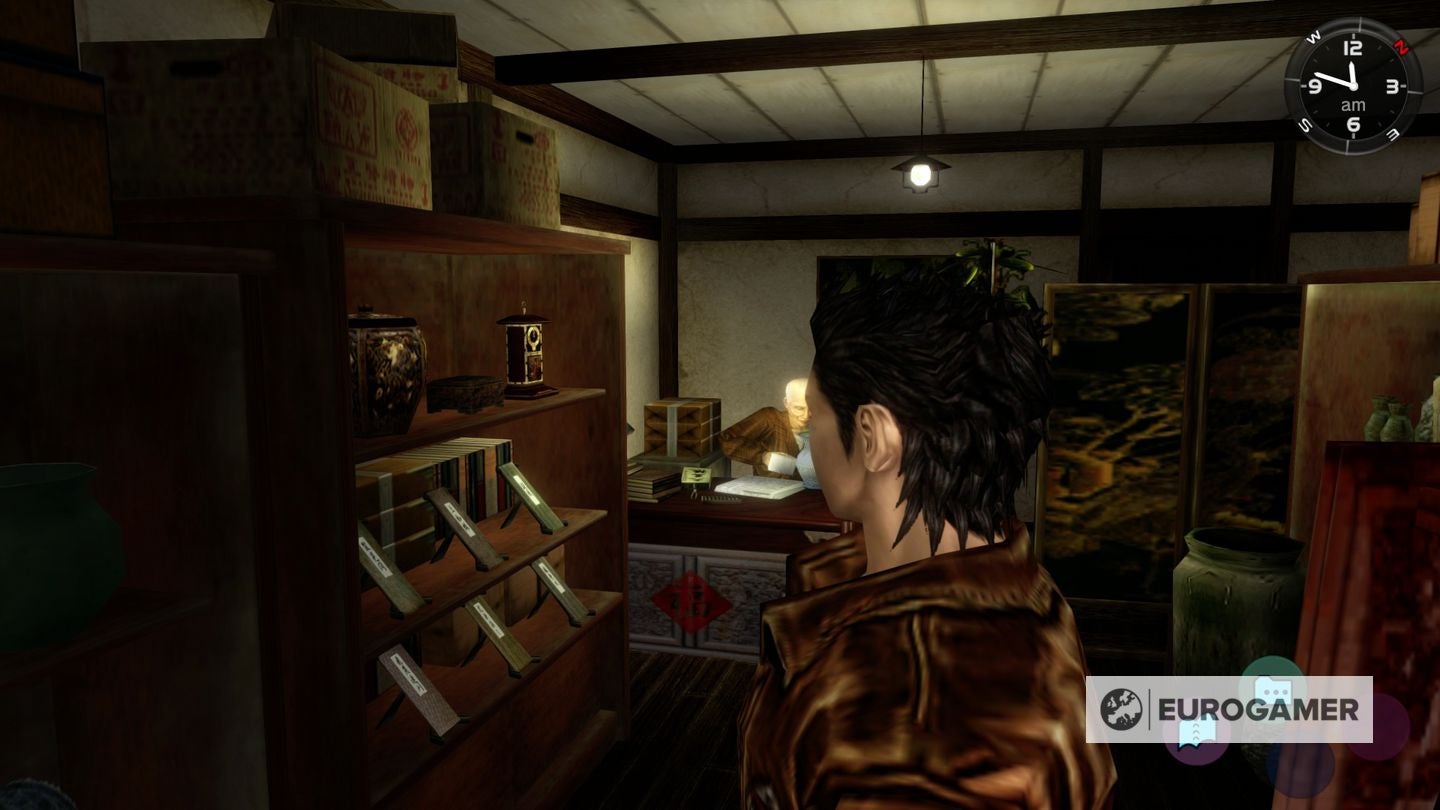Click the red N marker on the compass ring
The height and width of the screenshot is (810, 1440).
coord(1401,46)
